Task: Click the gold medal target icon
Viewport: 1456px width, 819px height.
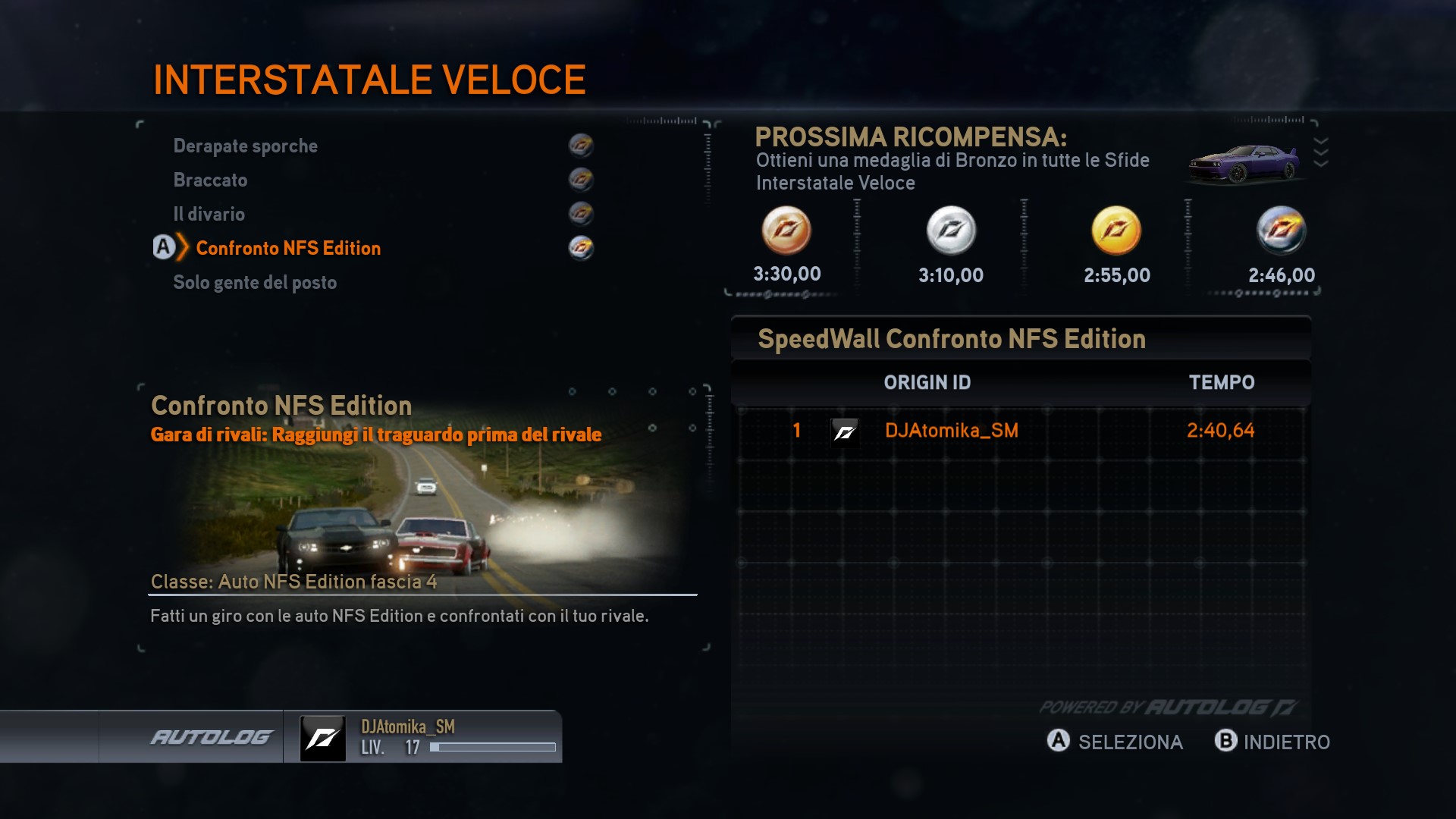Action: (x=1116, y=231)
